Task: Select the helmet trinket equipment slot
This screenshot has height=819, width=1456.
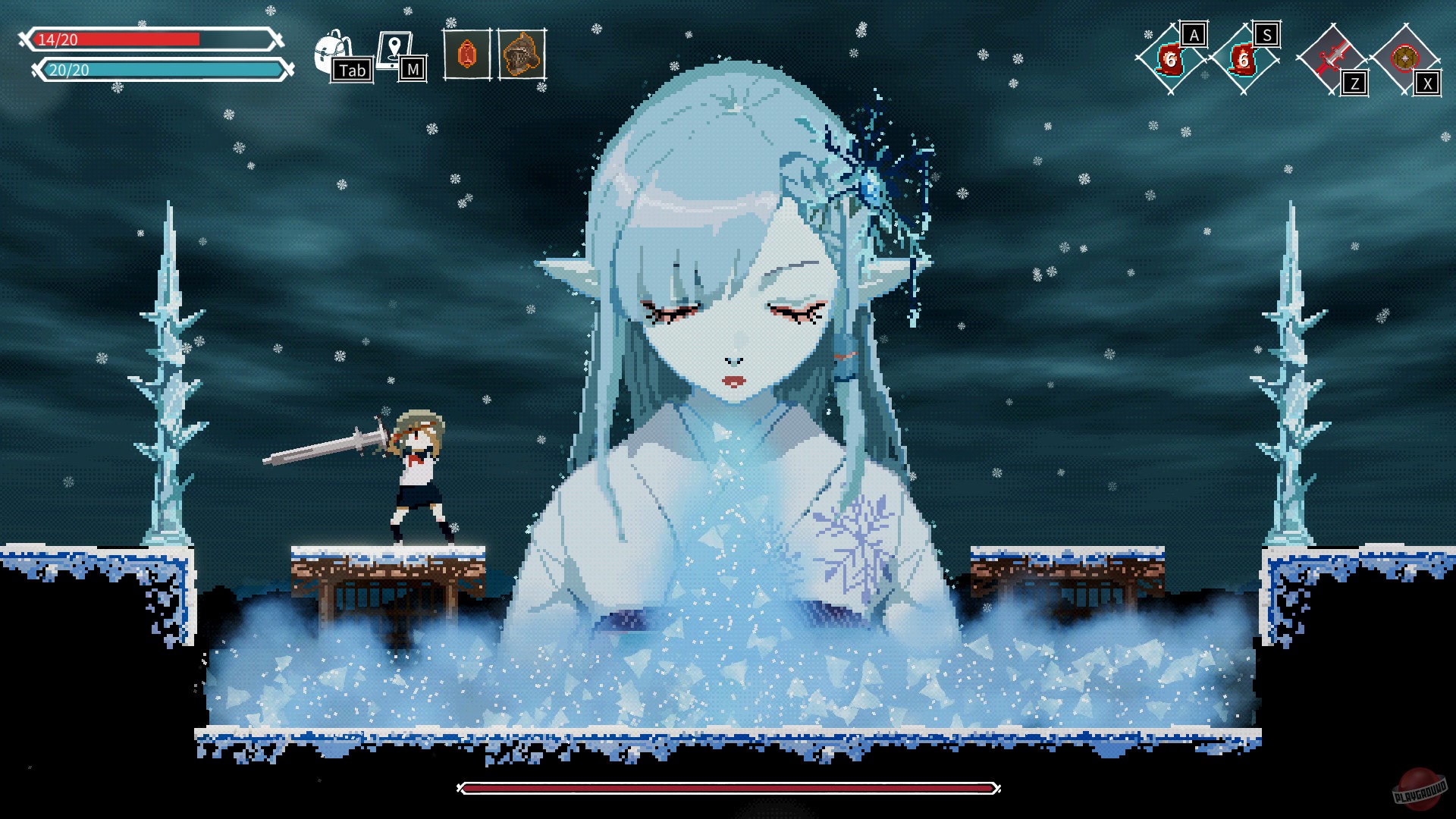Action: tap(521, 53)
